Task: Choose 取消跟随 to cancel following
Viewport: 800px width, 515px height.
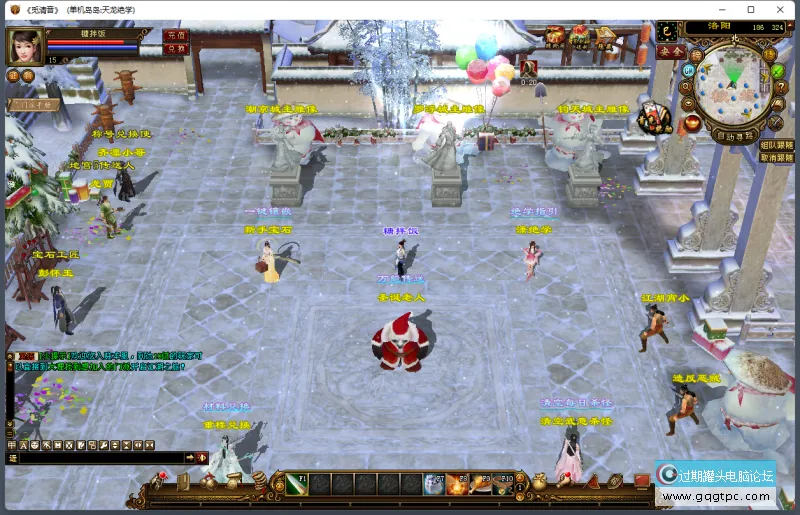Action: pyautogui.click(x=777, y=157)
